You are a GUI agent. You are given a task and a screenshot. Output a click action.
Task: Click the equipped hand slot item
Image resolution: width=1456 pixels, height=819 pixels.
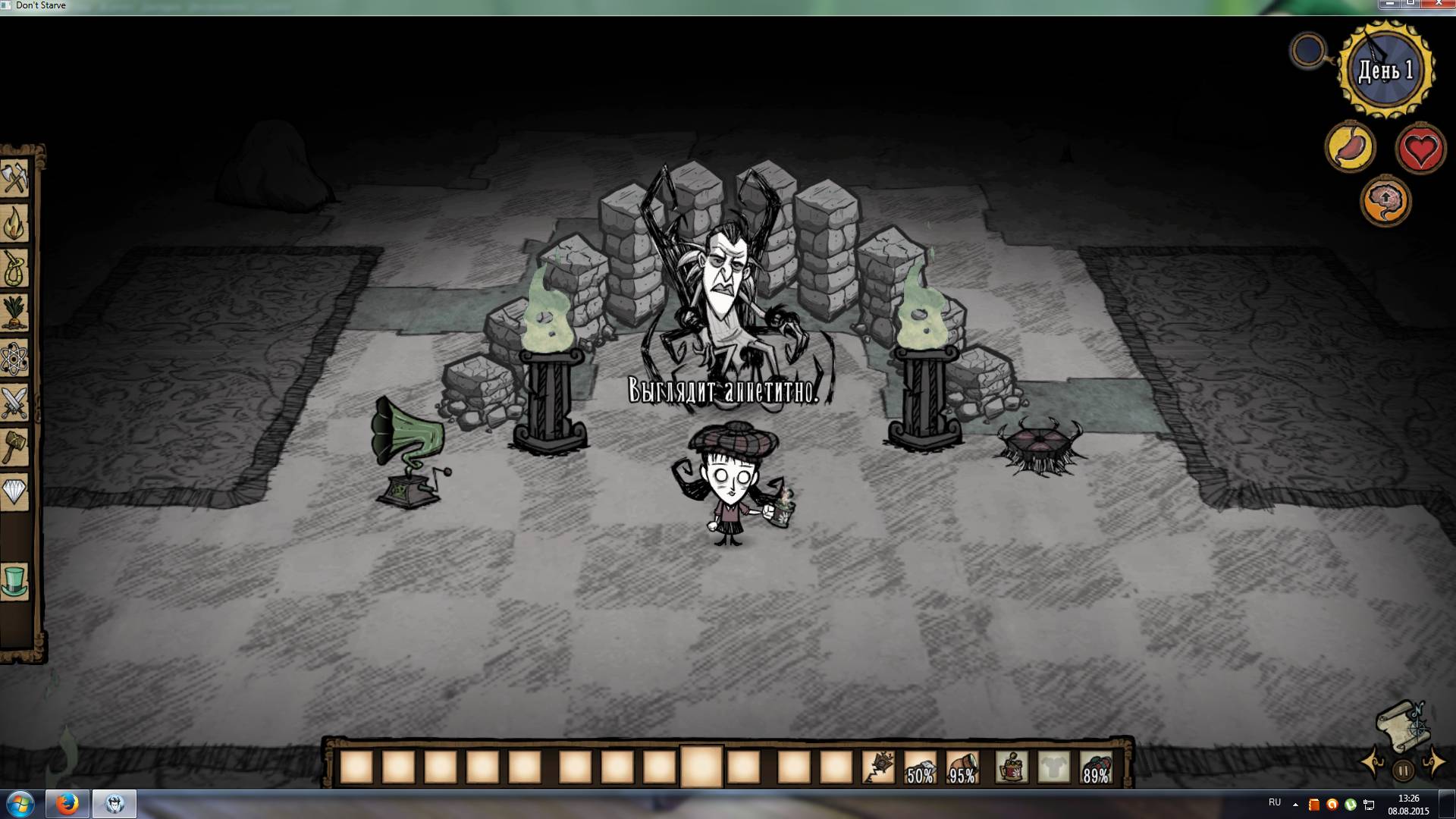[x=1012, y=767]
